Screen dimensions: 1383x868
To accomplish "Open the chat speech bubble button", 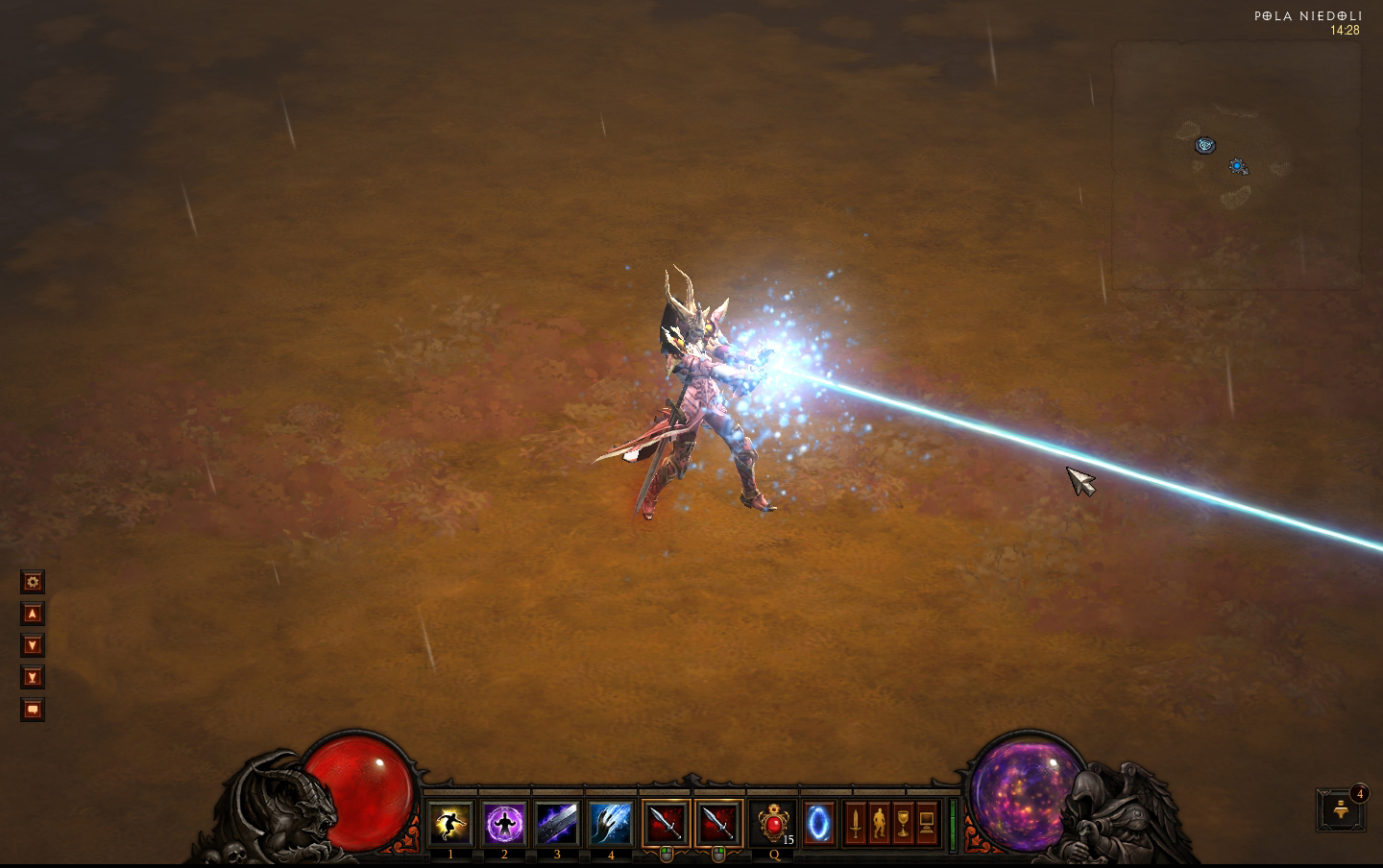I will tap(33, 710).
